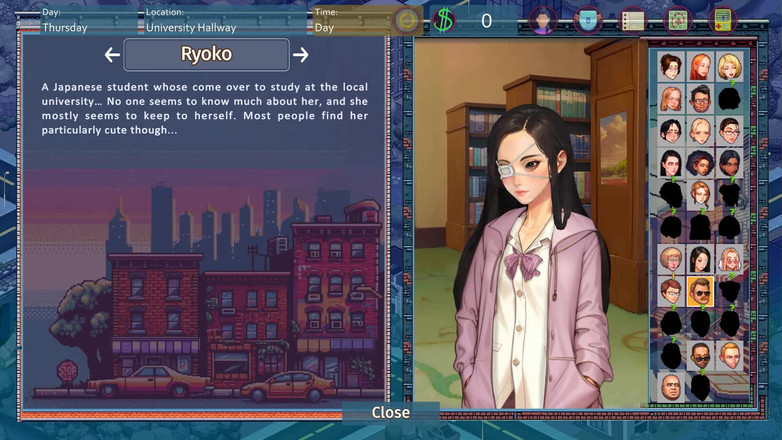Close the character profile panel
Screen dimensions: 782x440
390,412
